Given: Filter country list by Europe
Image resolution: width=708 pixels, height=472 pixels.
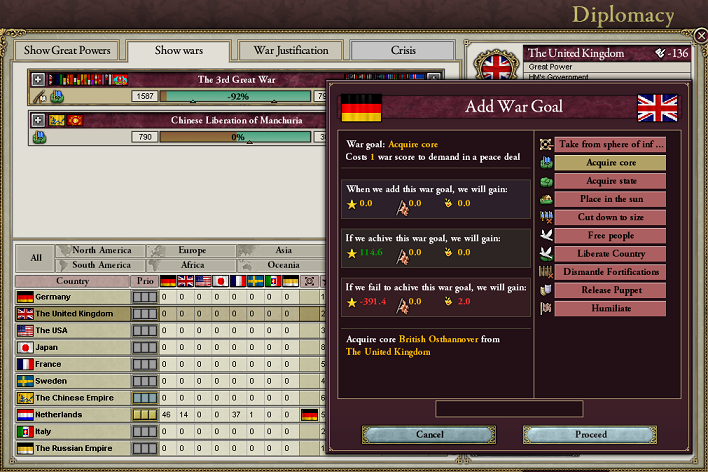Looking at the screenshot, I should pyautogui.click(x=190, y=250).
